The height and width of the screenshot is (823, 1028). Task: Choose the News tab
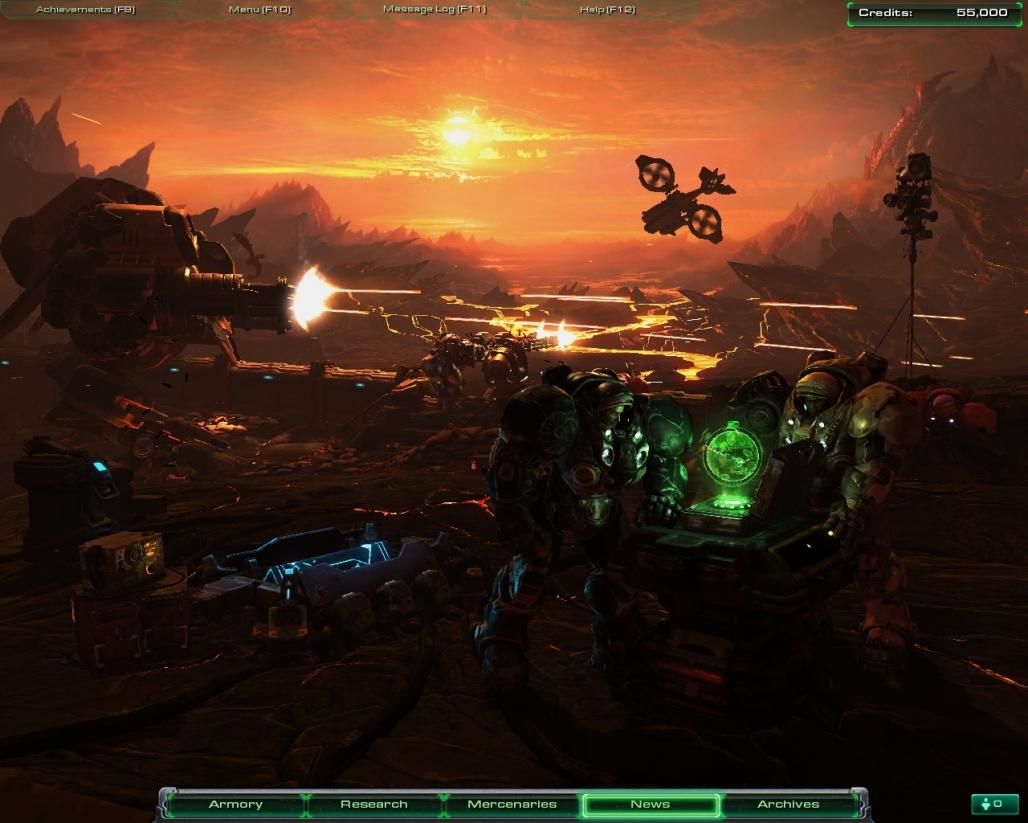pos(650,804)
